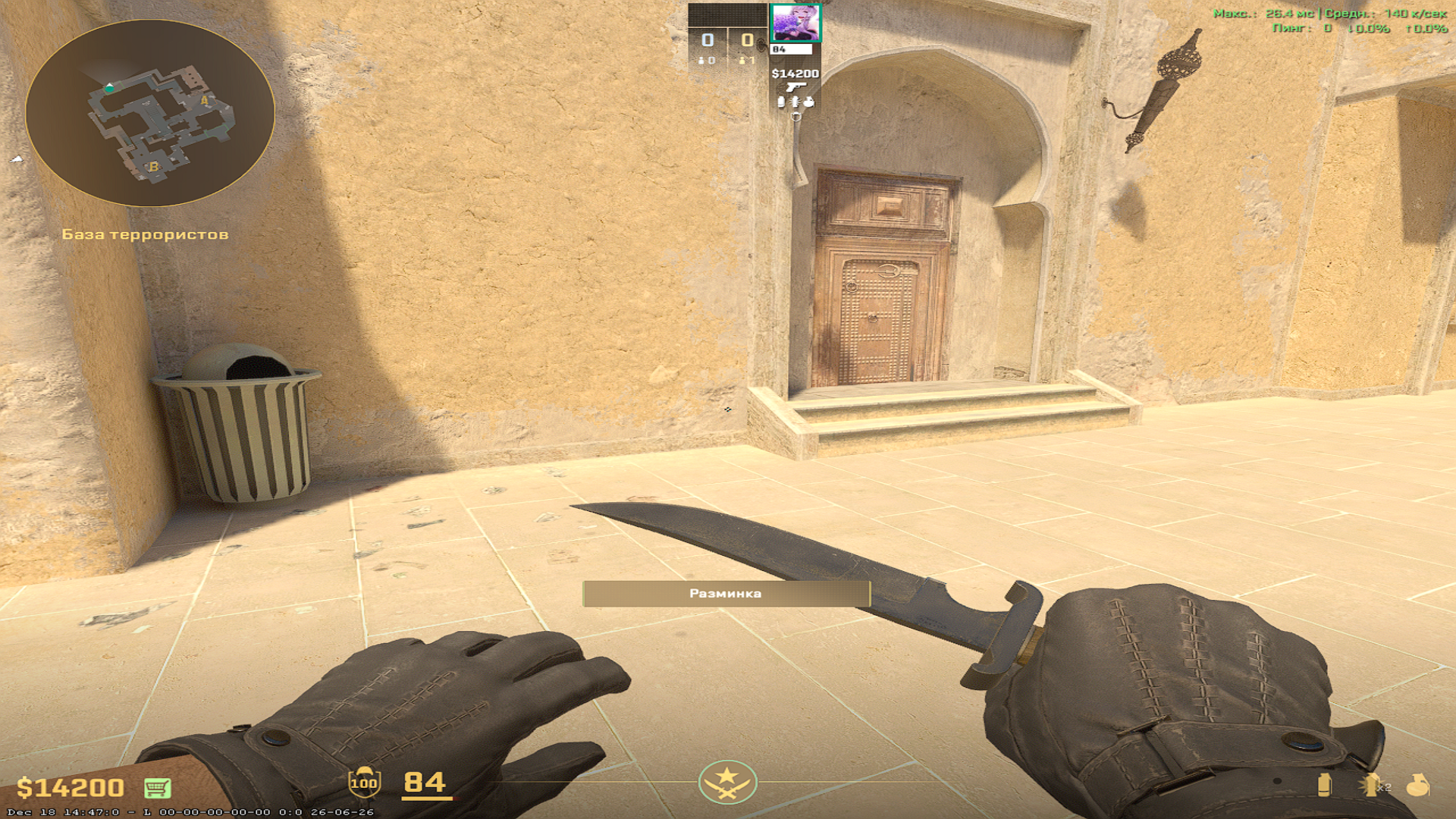Viewport: 1456px width, 819px height.
Task: Click the armor shield icon in player panel
Action: tap(795, 116)
